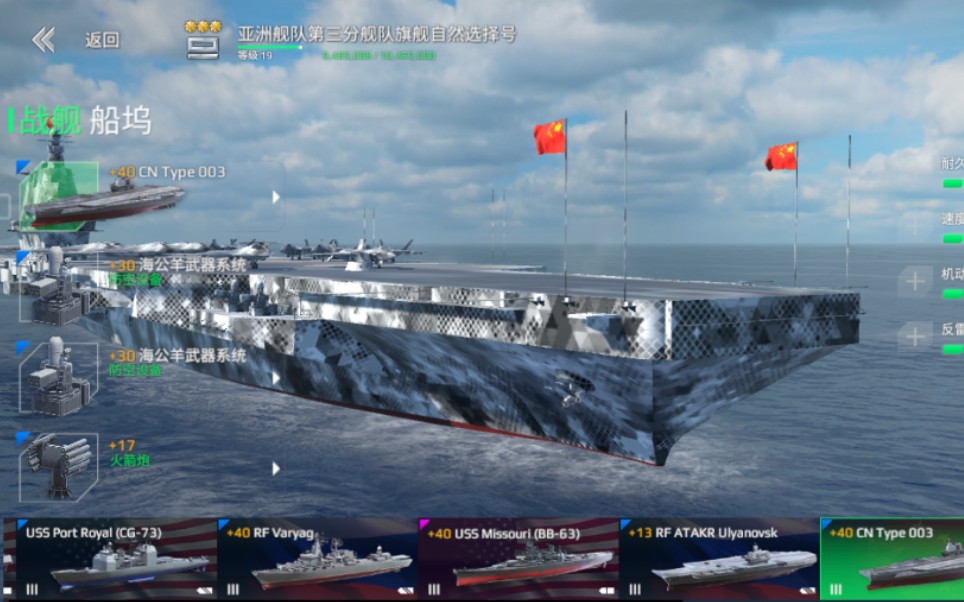Open the player rank badge profile
This screenshot has width=964, height=602.
tap(203, 38)
